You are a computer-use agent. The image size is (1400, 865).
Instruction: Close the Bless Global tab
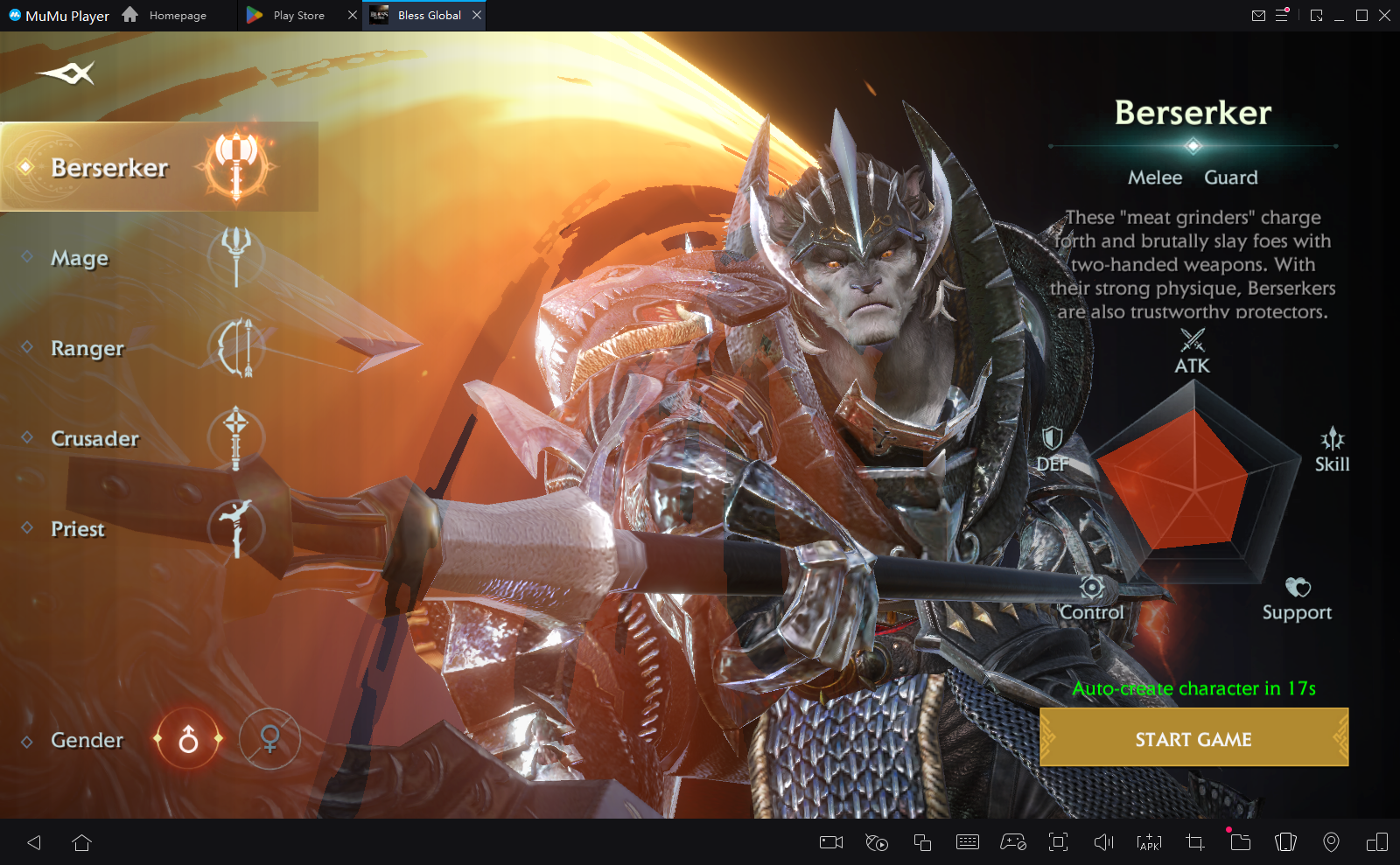(x=477, y=15)
